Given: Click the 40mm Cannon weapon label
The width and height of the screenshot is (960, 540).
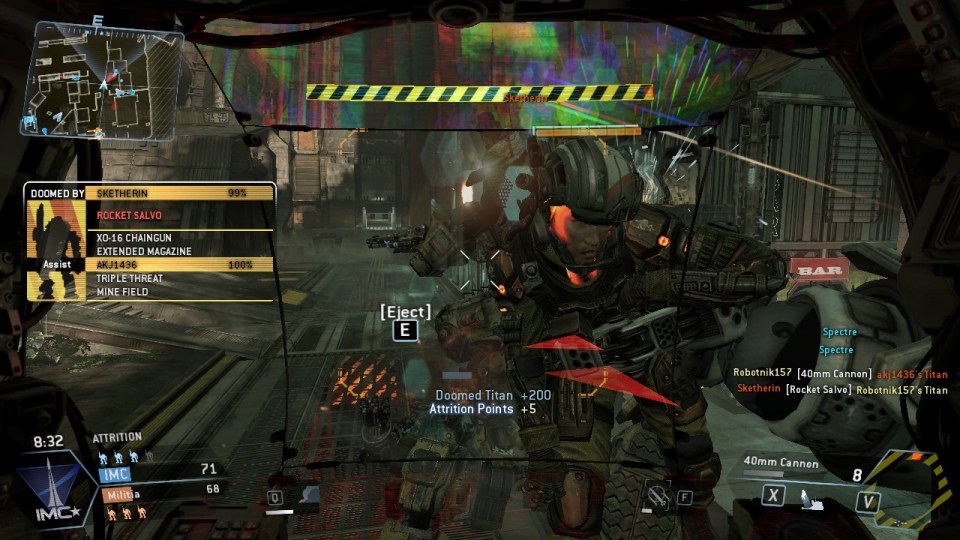Looking at the screenshot, I should [781, 463].
